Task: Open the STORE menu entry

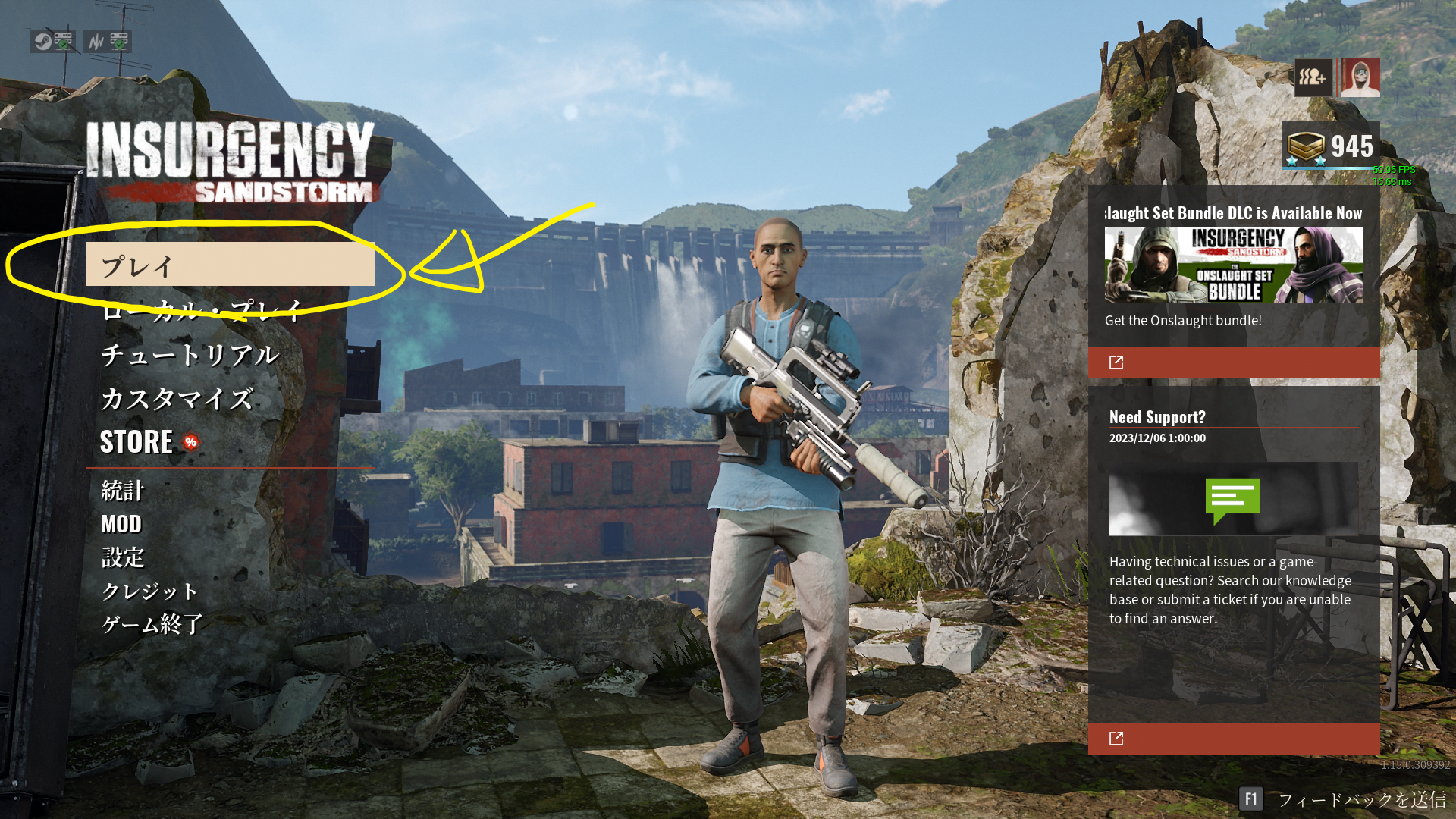Action: 136,442
